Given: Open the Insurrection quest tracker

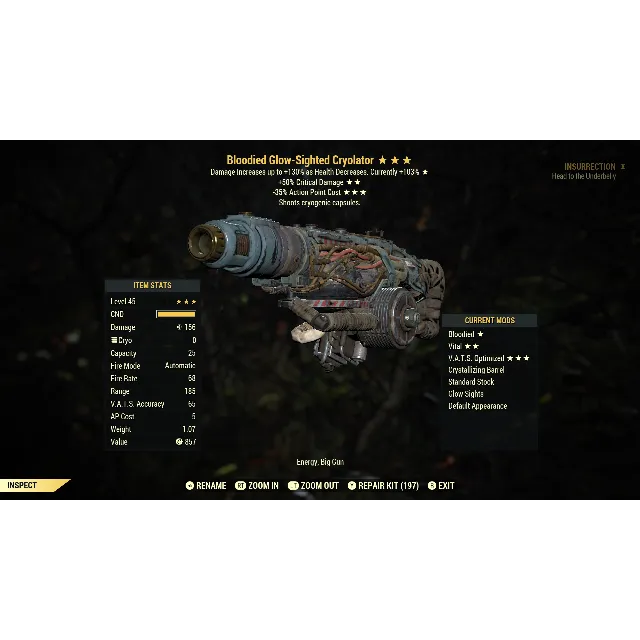Looking at the screenshot, I should point(590,167).
